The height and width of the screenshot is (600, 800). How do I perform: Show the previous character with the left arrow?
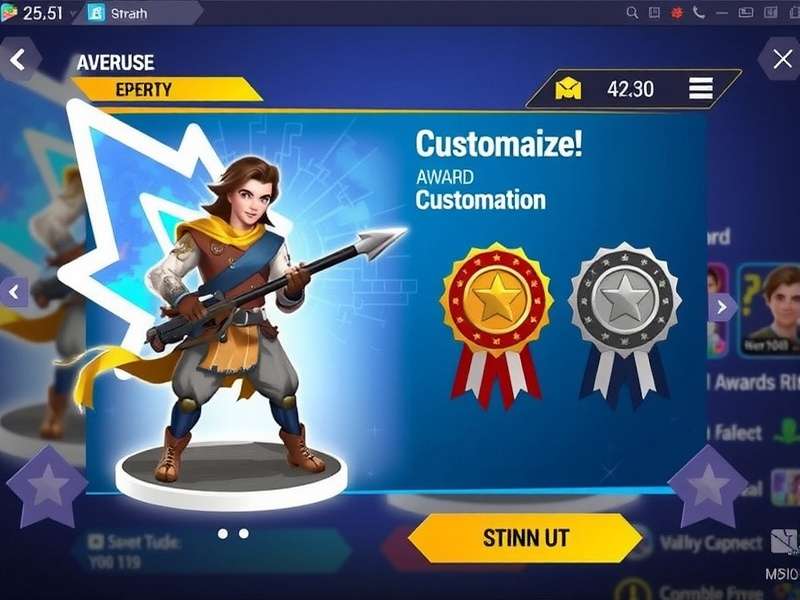14,292
